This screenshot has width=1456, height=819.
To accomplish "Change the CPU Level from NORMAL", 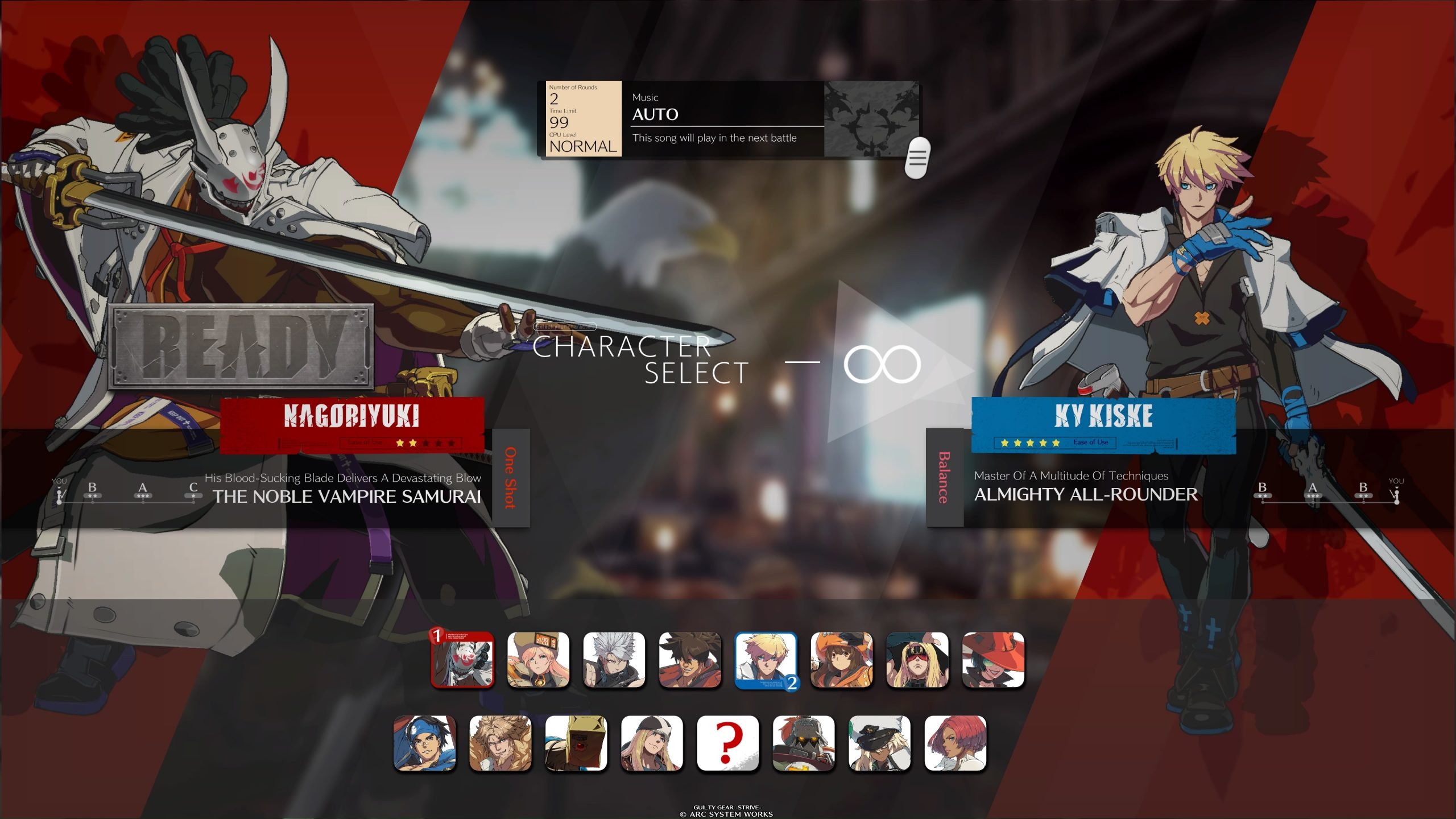I will (x=582, y=147).
